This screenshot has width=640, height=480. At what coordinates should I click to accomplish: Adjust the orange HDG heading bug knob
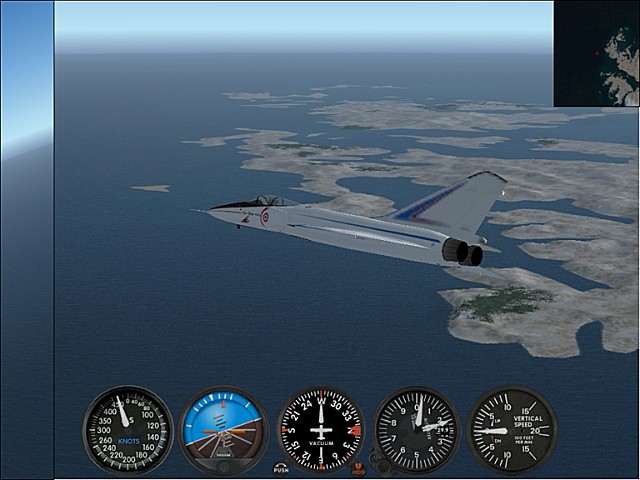point(358,468)
